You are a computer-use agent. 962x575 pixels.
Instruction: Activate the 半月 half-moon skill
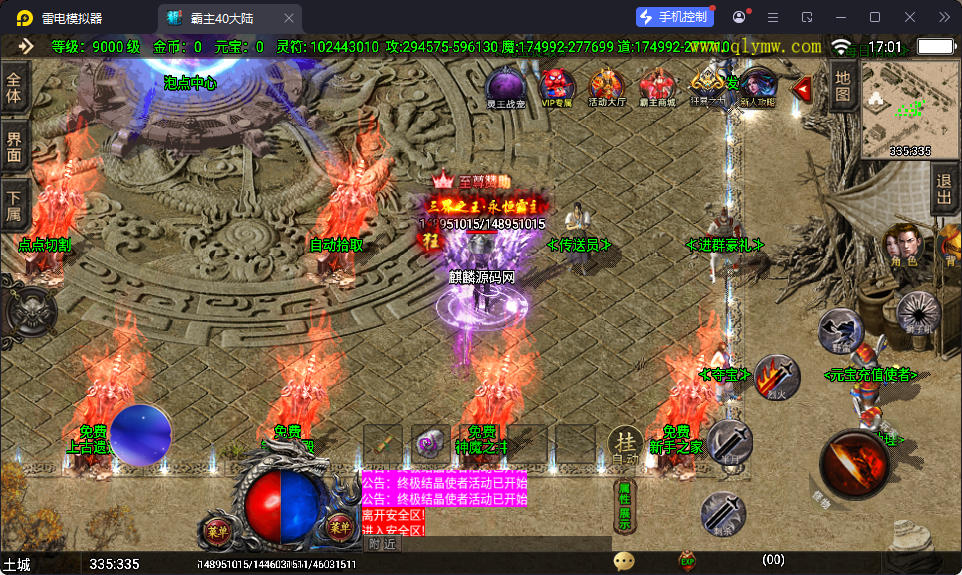coord(730,442)
